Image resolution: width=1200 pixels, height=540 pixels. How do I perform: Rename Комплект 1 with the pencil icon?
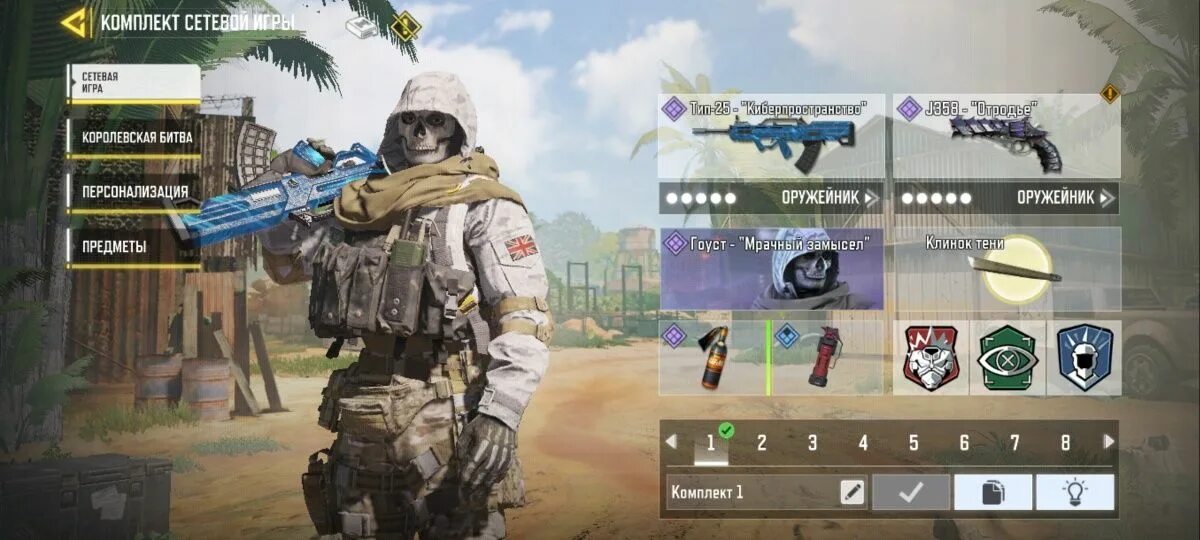point(852,492)
